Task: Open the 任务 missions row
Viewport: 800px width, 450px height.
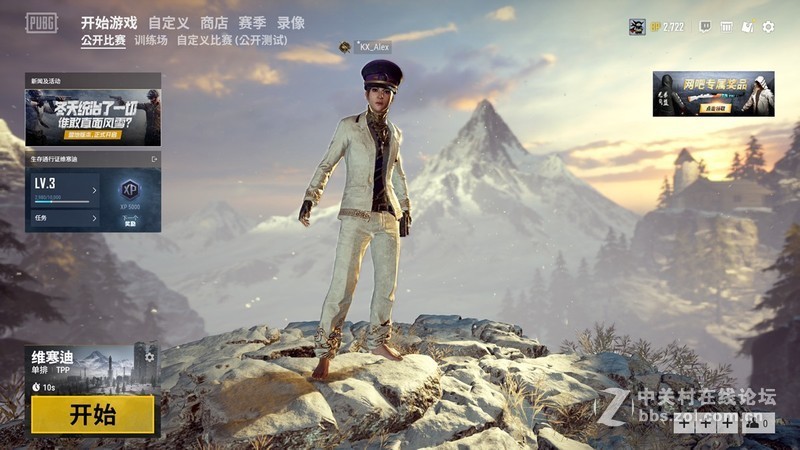Action: (64, 216)
